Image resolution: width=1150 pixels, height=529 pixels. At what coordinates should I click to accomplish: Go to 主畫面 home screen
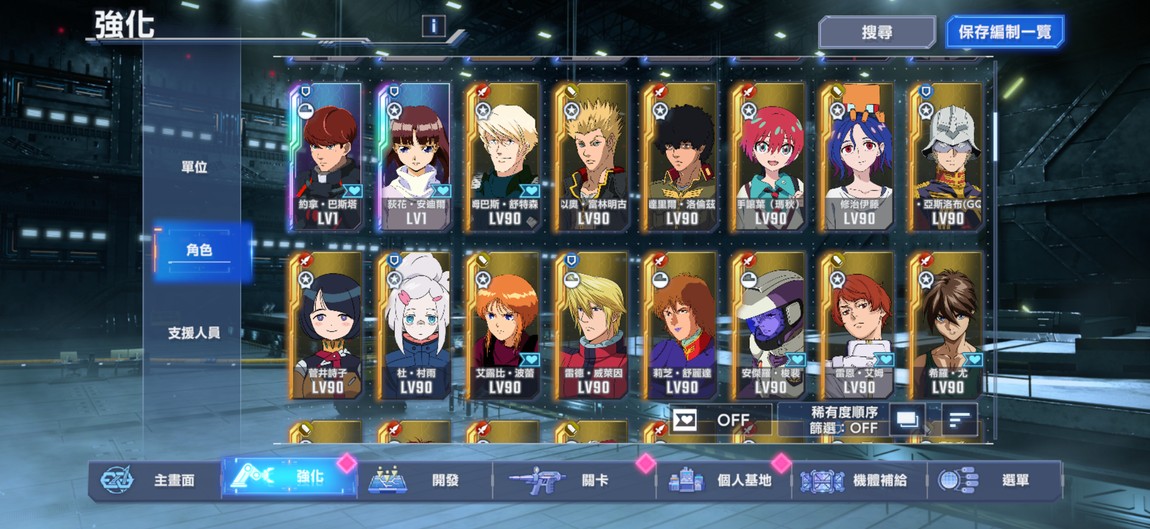coord(152,480)
